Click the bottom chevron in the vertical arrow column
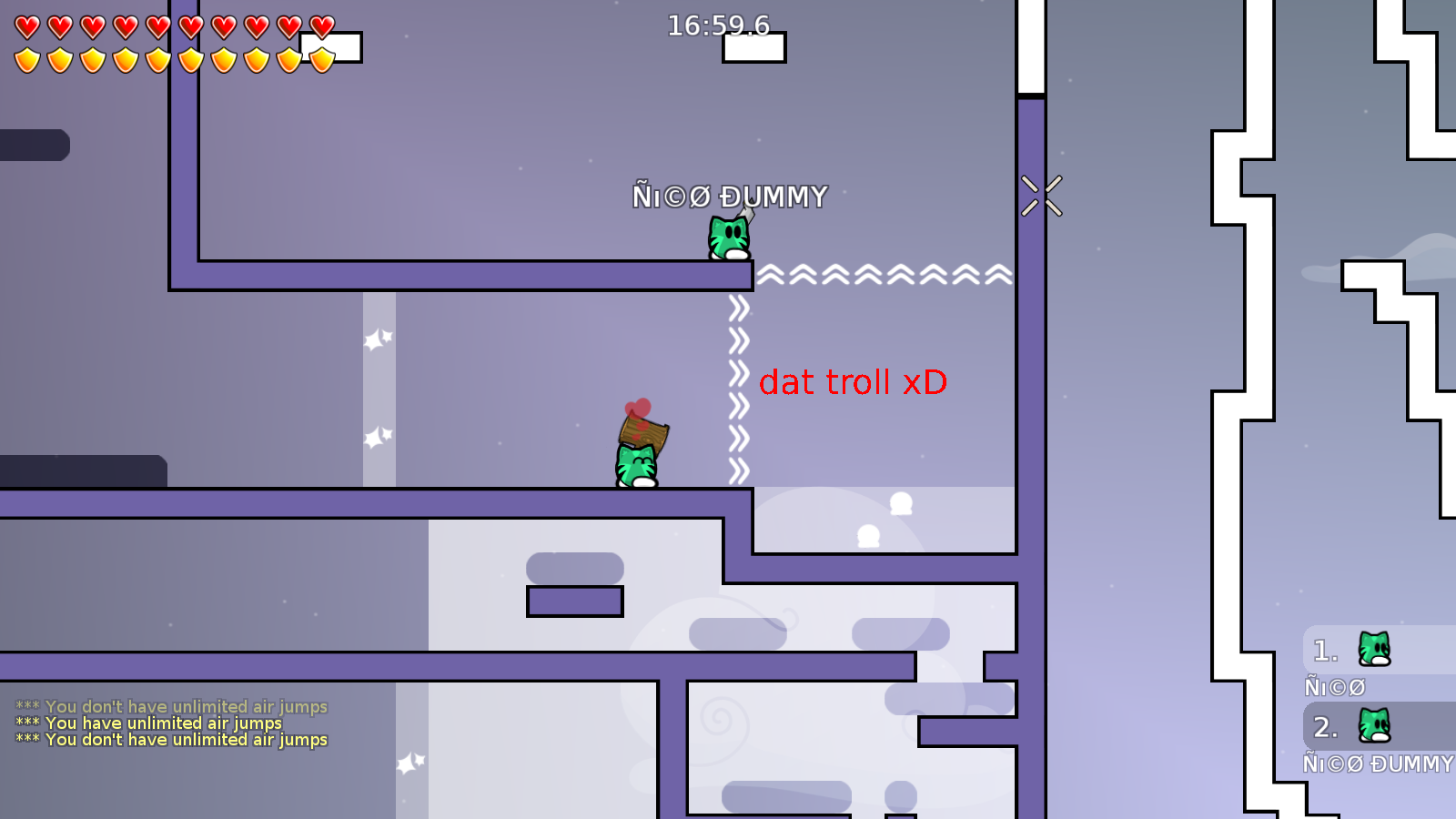Screen dimensions: 1456x819 [738, 472]
